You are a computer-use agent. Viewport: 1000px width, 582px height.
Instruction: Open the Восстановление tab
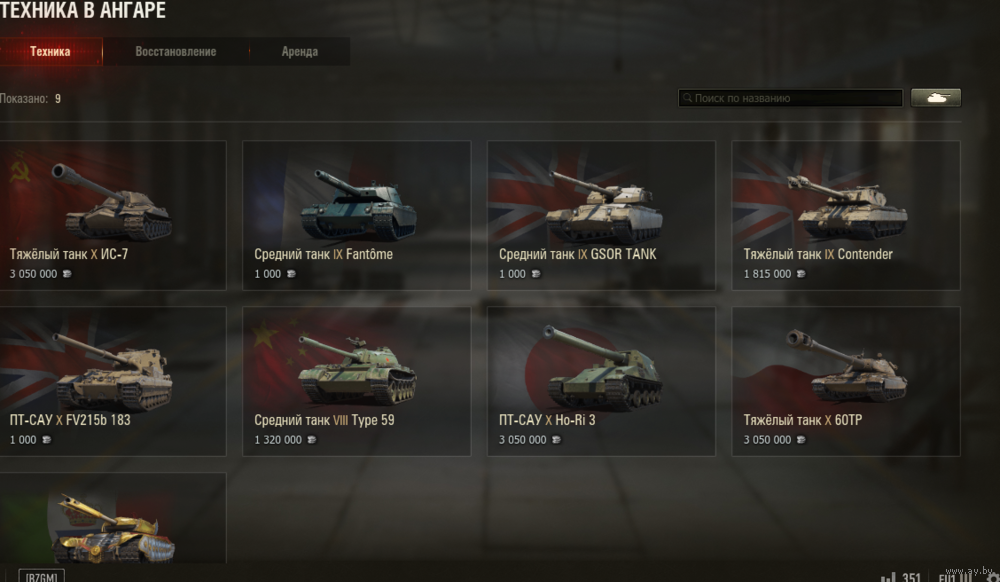tap(176, 52)
